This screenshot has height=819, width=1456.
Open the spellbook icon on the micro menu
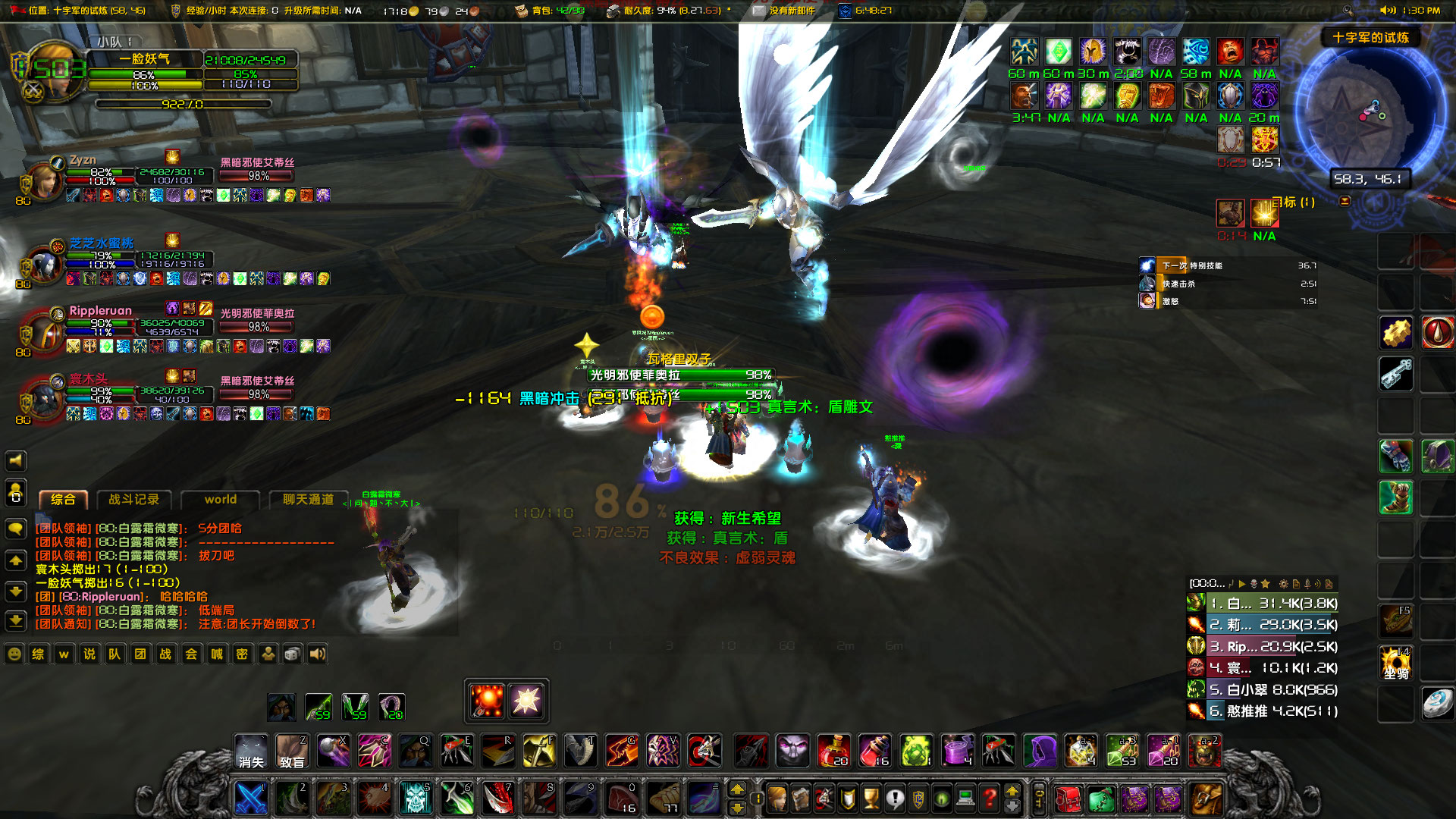(800, 798)
